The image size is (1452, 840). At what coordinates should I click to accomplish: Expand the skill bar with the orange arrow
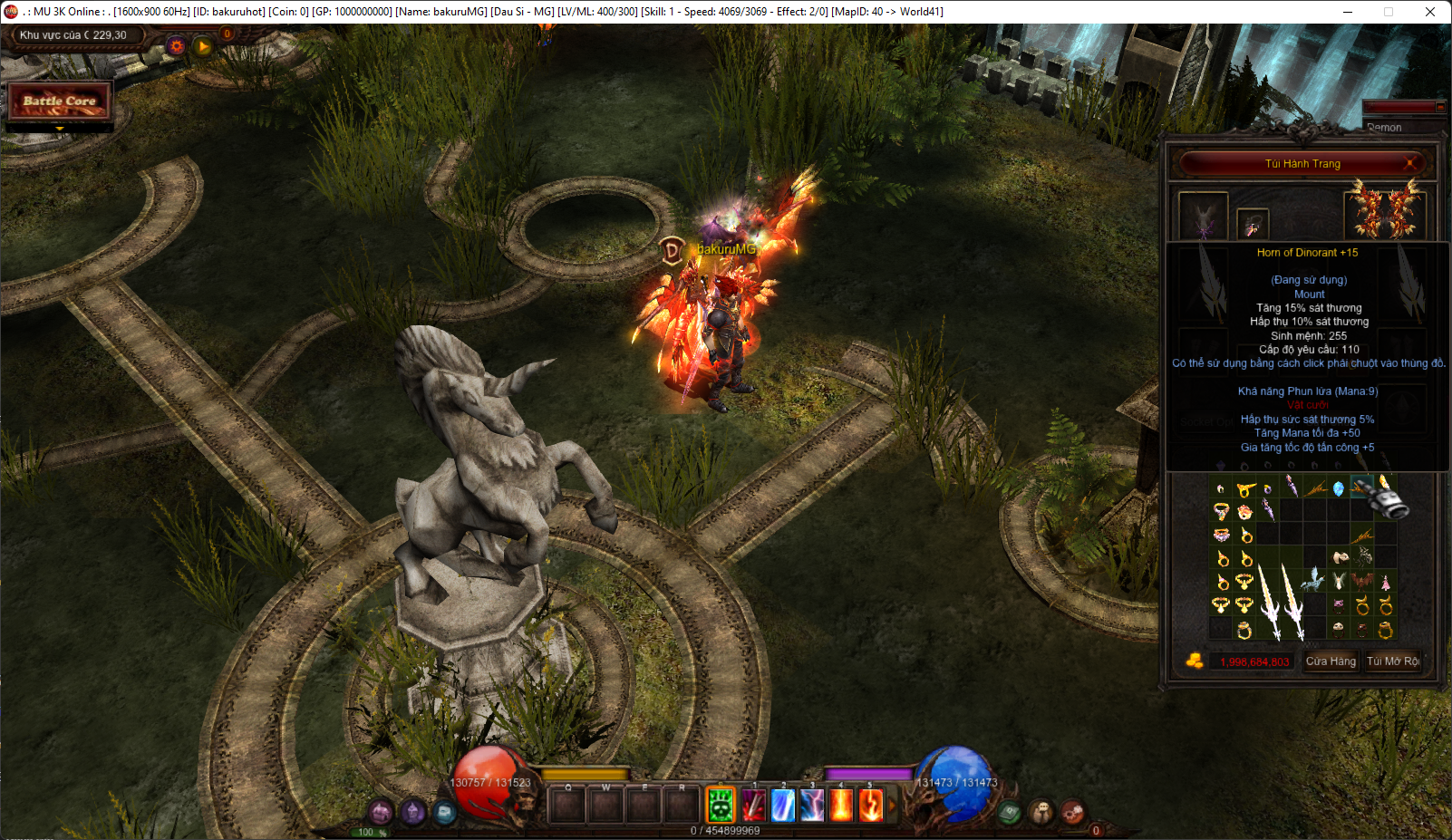[891, 805]
